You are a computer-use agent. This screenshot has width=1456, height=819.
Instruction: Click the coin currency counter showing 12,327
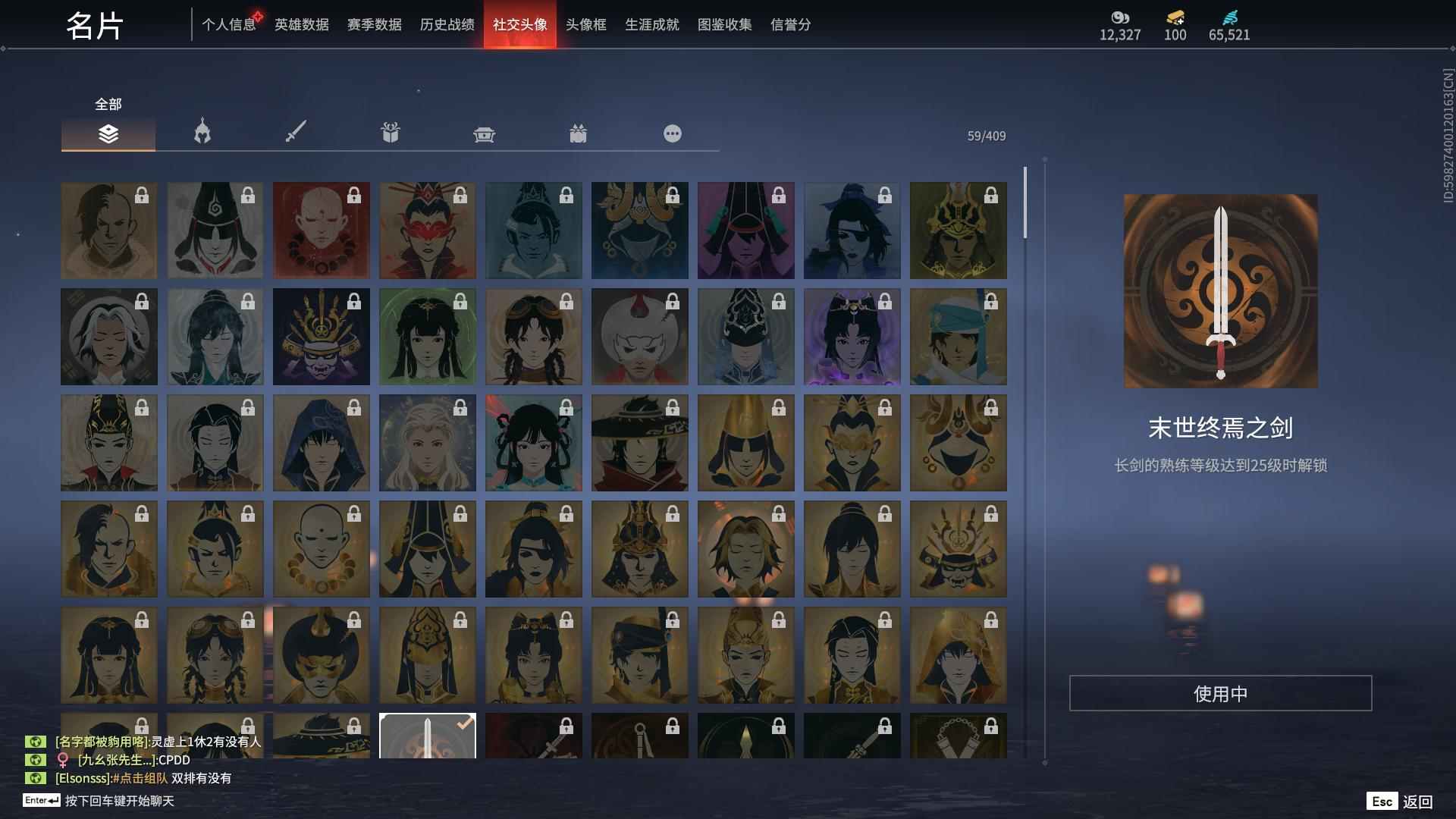pyautogui.click(x=1120, y=34)
